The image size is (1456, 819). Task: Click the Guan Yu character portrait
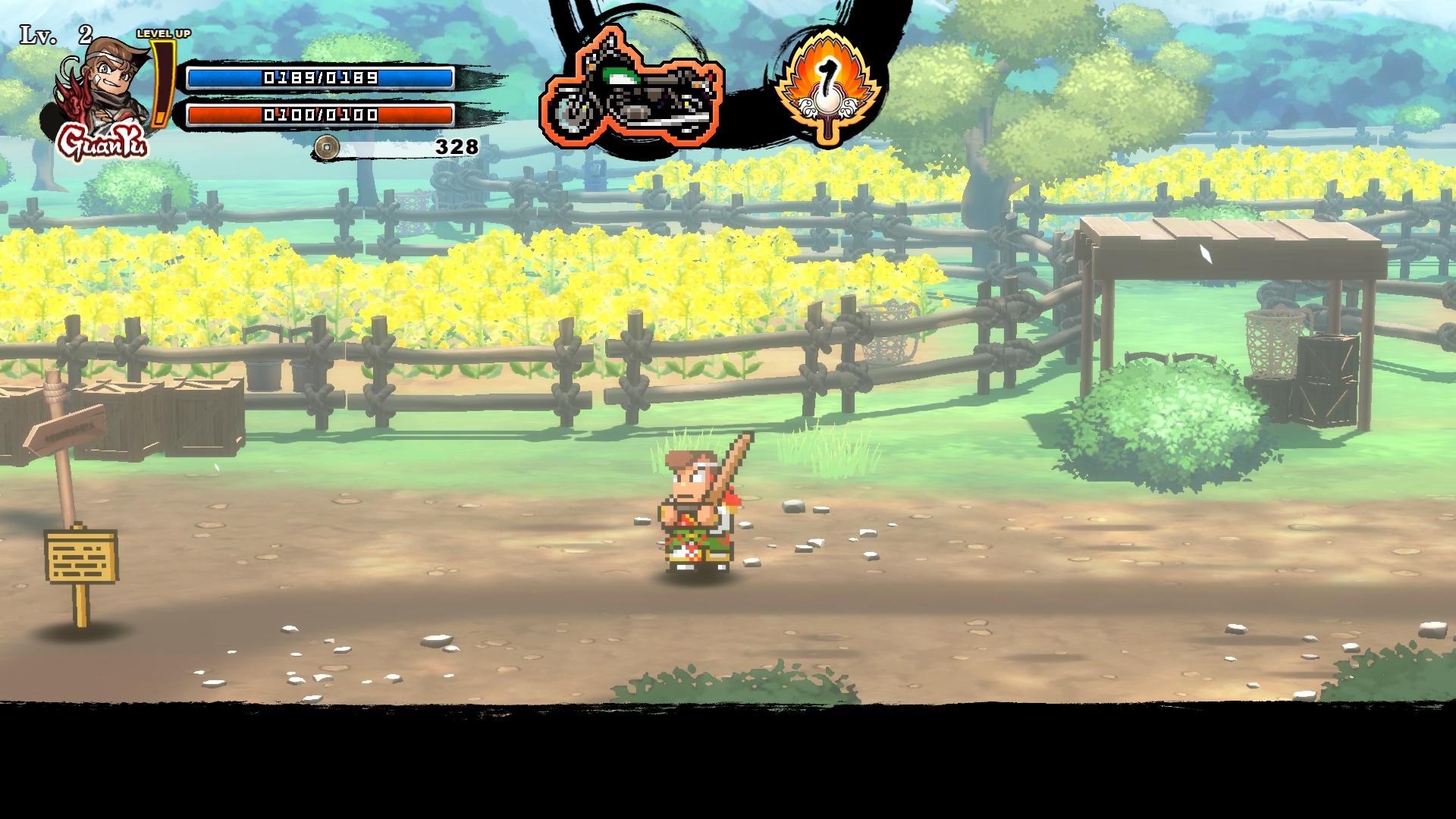coord(101,89)
